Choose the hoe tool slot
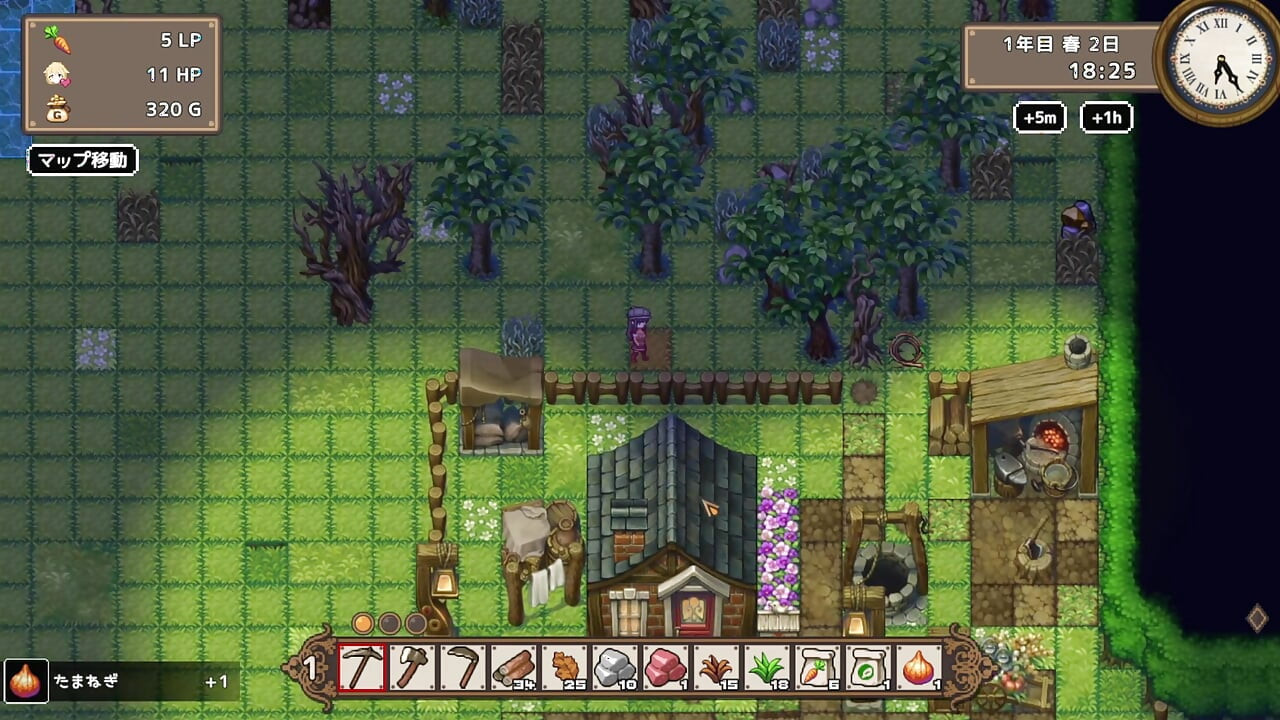Screen dimensions: 1280x720 point(463,667)
